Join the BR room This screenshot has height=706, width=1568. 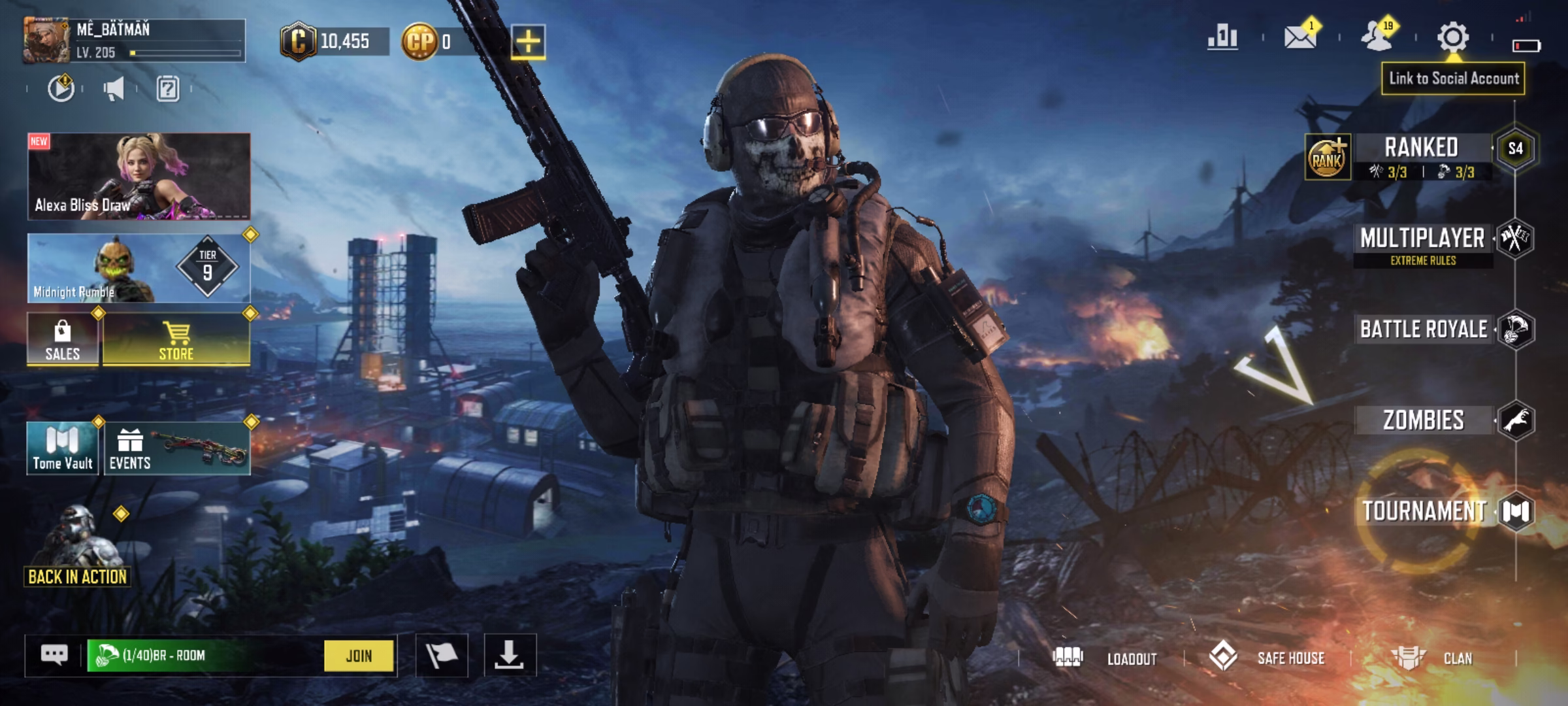point(359,656)
